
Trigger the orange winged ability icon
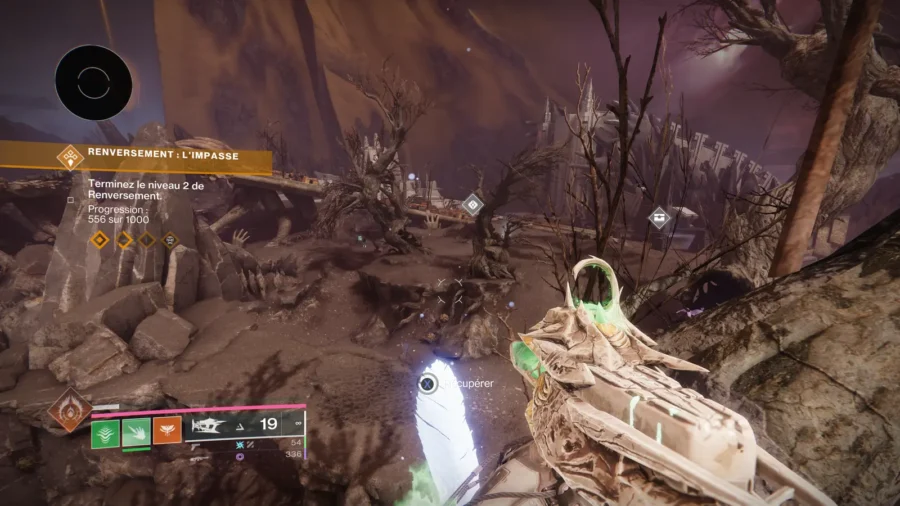click(167, 431)
